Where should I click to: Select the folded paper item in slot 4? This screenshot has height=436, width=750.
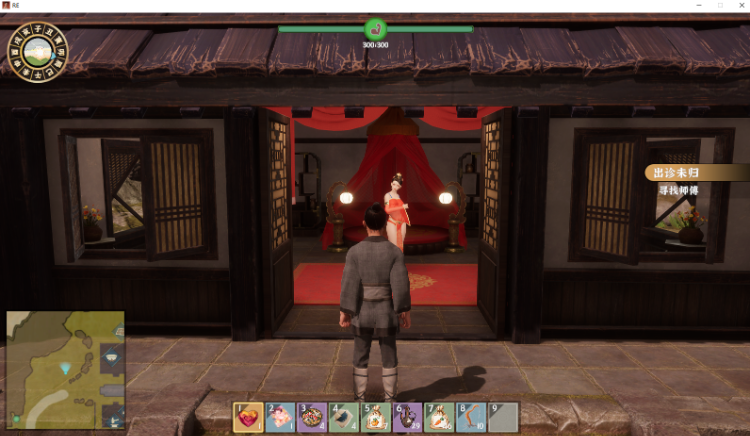coord(344,417)
